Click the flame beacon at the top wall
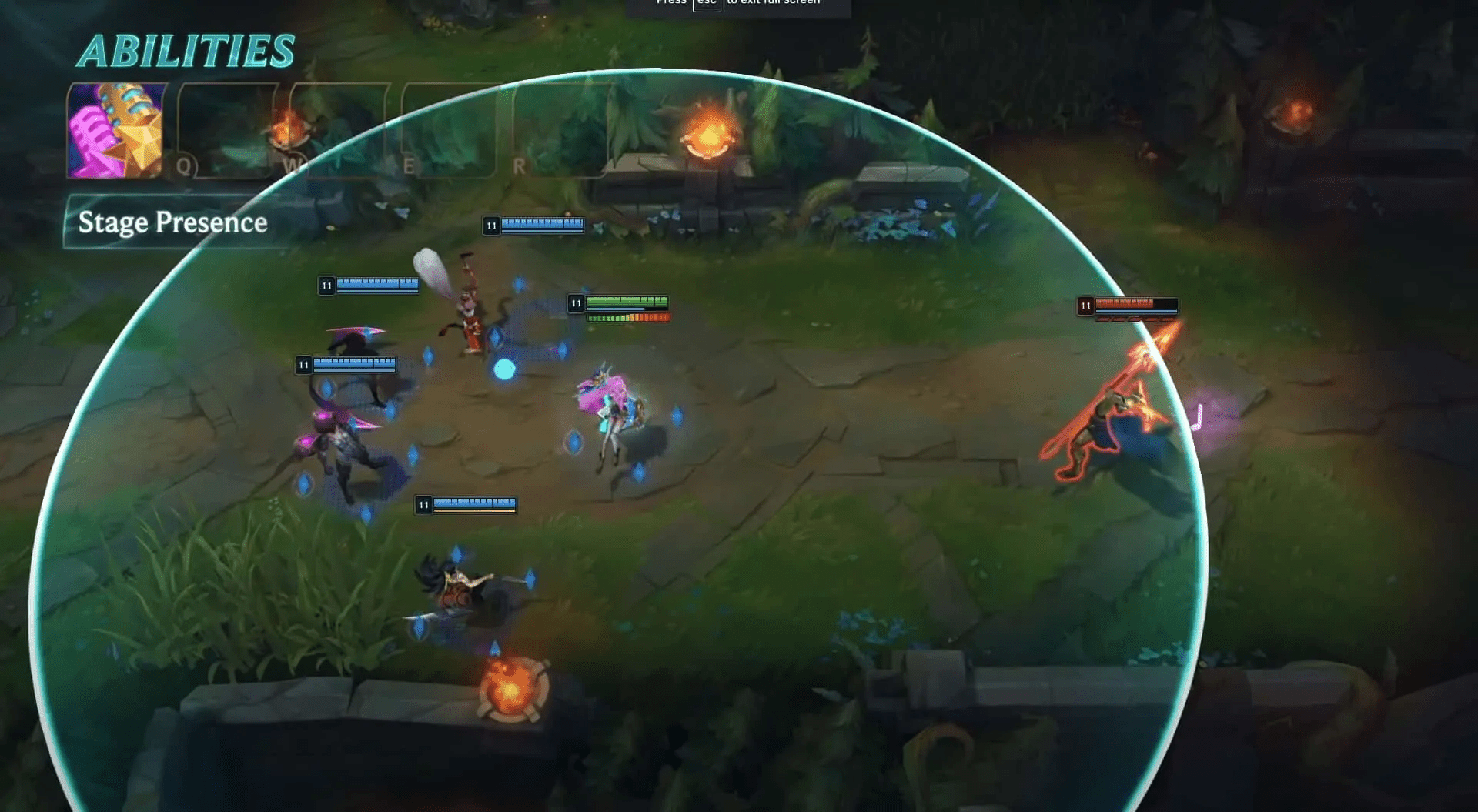The image size is (1478, 812). click(x=704, y=139)
